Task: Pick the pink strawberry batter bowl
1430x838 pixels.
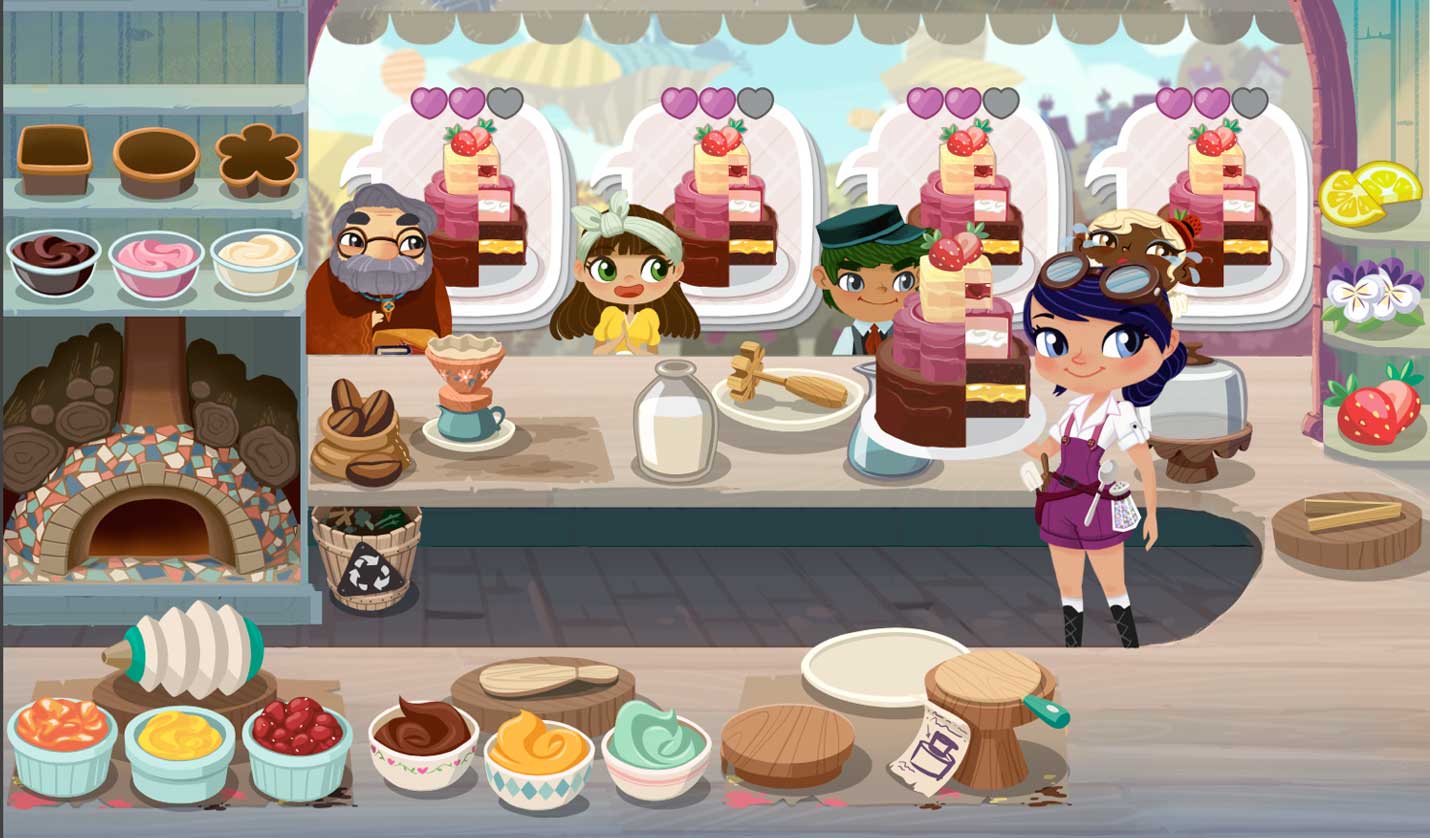Action: [156, 262]
